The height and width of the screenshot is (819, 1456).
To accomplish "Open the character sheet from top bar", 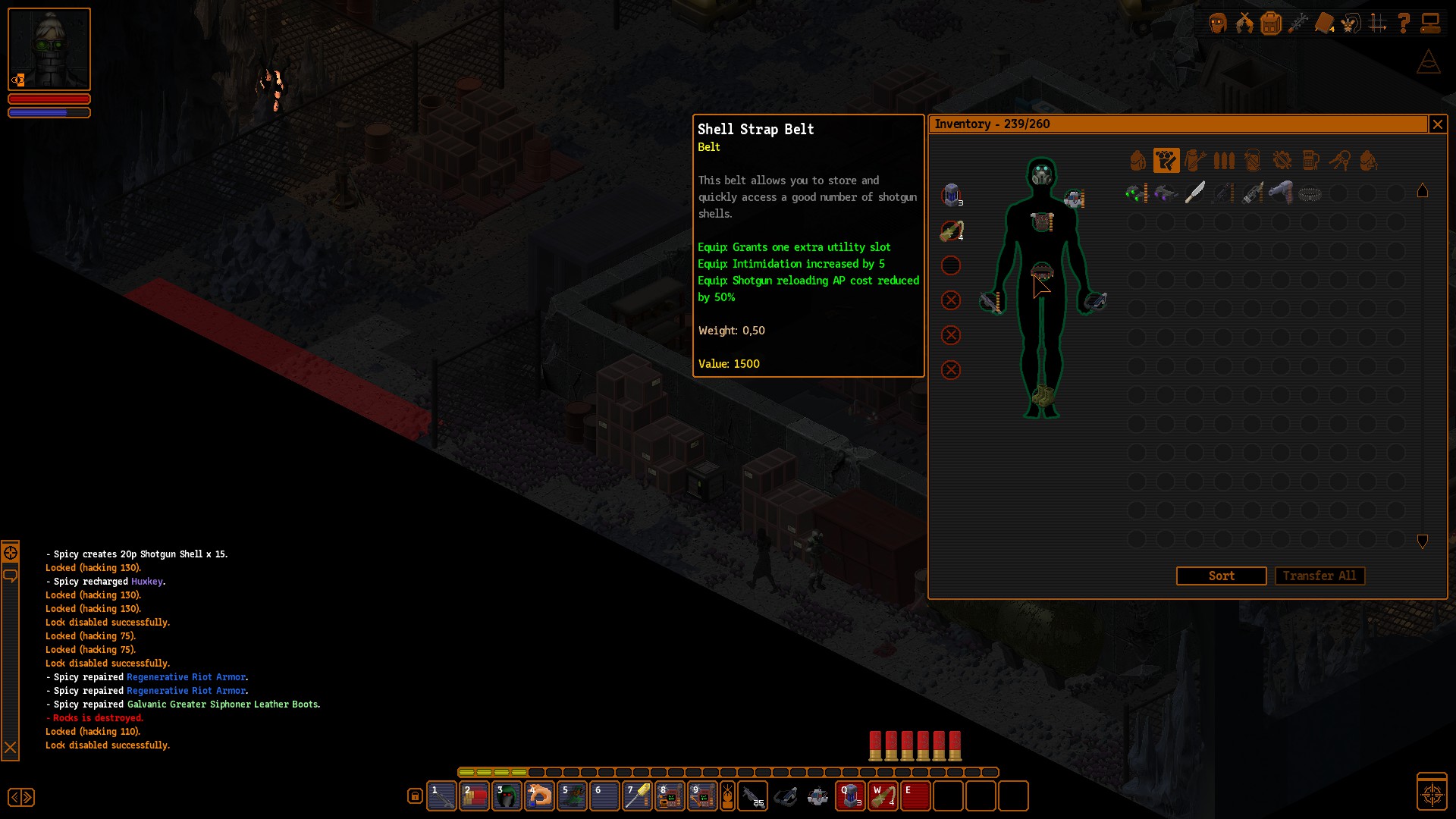I will [x=1218, y=24].
